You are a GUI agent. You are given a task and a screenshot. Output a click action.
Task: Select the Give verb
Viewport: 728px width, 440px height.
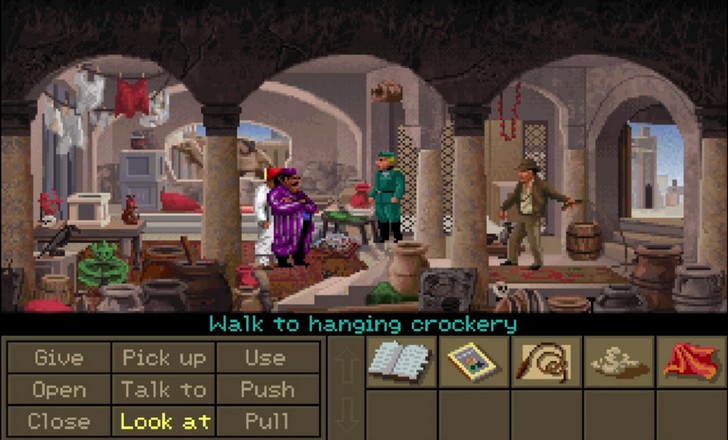point(59,357)
